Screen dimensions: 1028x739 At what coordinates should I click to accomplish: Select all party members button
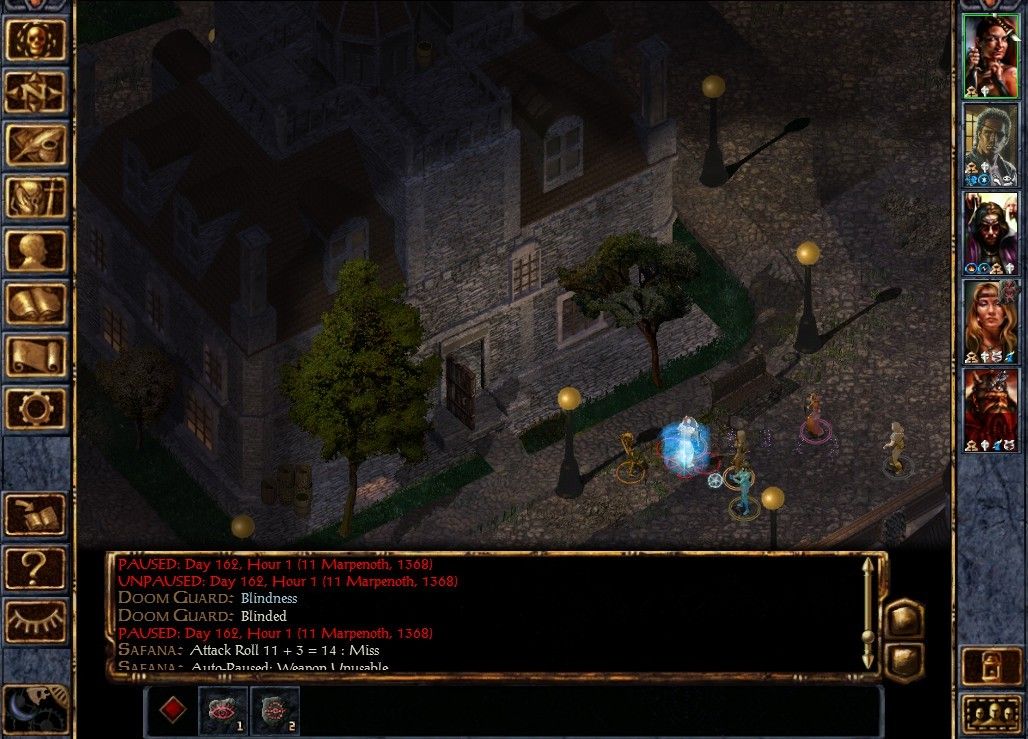(x=990, y=714)
